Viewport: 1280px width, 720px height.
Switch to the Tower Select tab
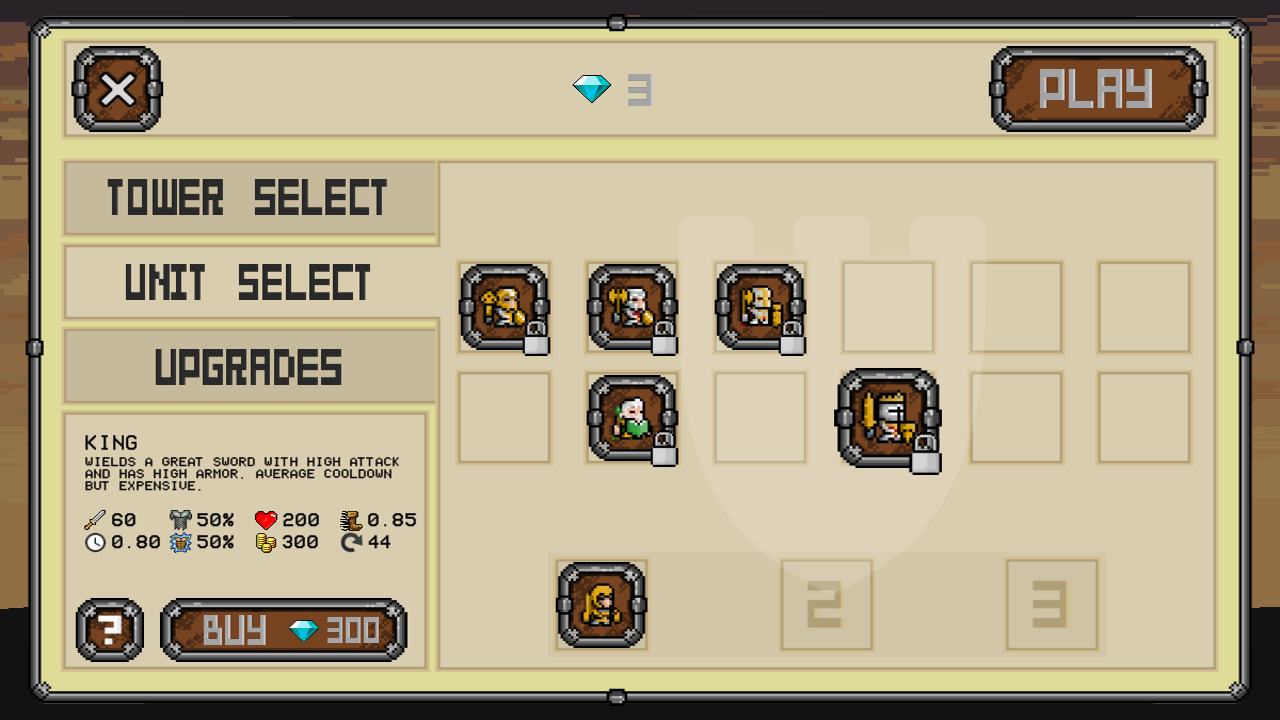click(250, 197)
